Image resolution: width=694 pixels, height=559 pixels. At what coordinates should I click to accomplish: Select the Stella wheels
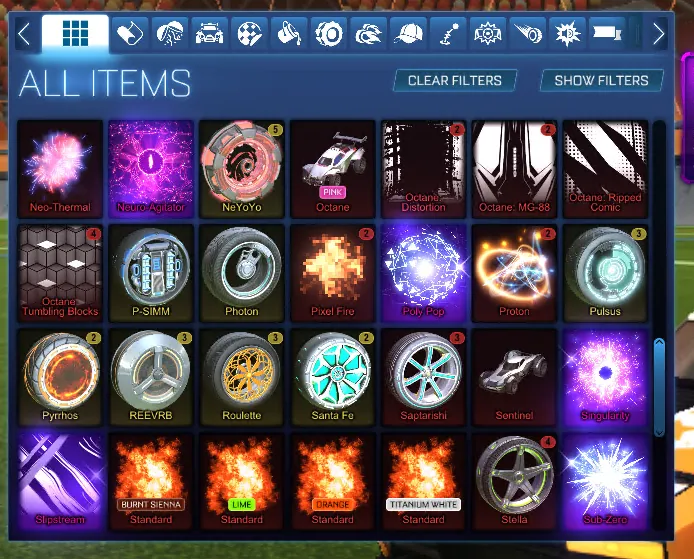coord(515,479)
